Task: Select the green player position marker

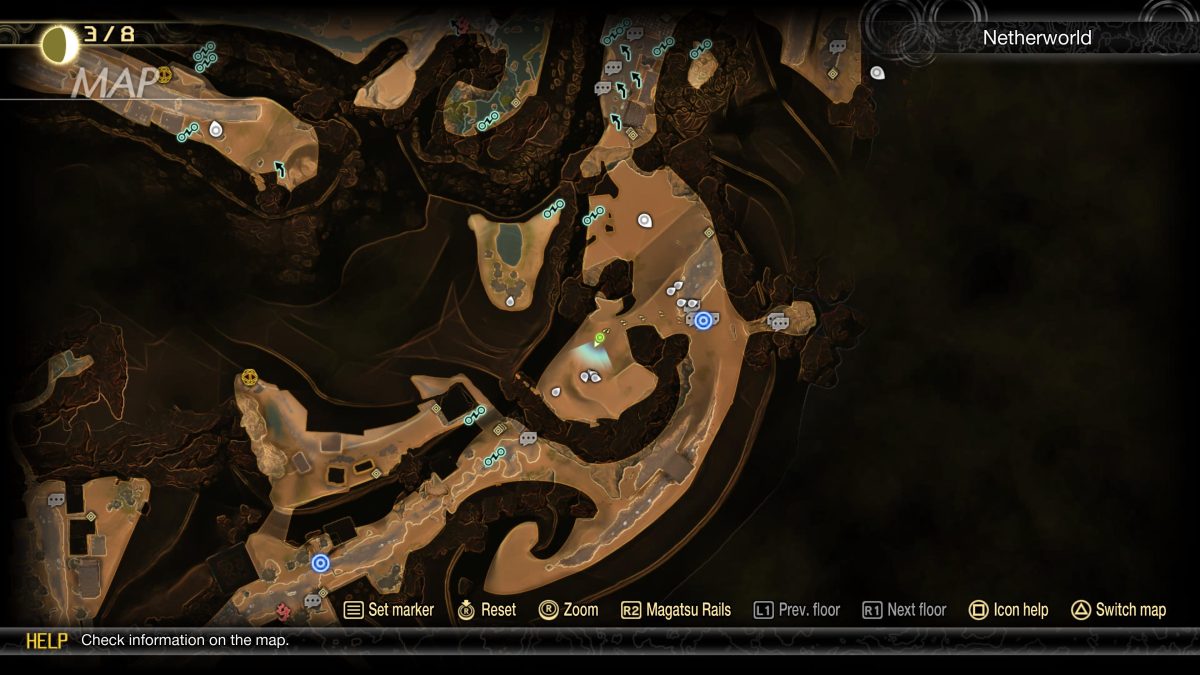Action: tap(600, 338)
